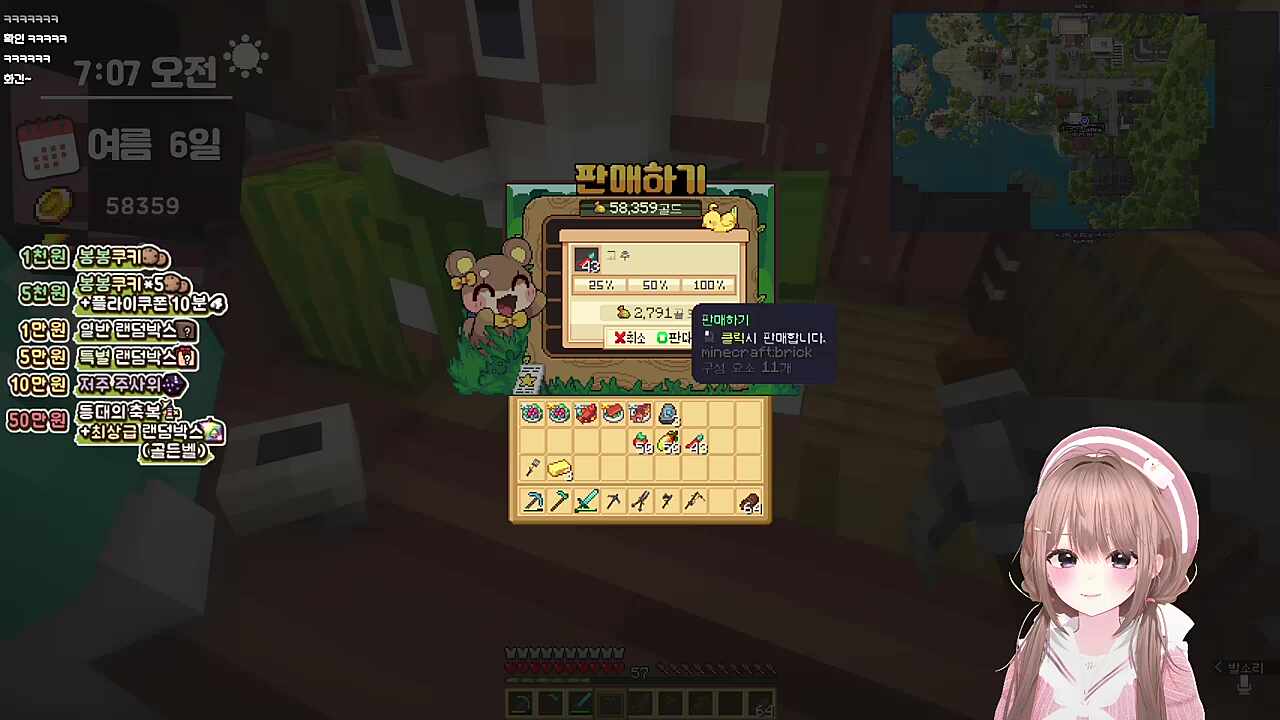Click the gold ingot item in the inventory
The height and width of the screenshot is (720, 1280).
559,468
